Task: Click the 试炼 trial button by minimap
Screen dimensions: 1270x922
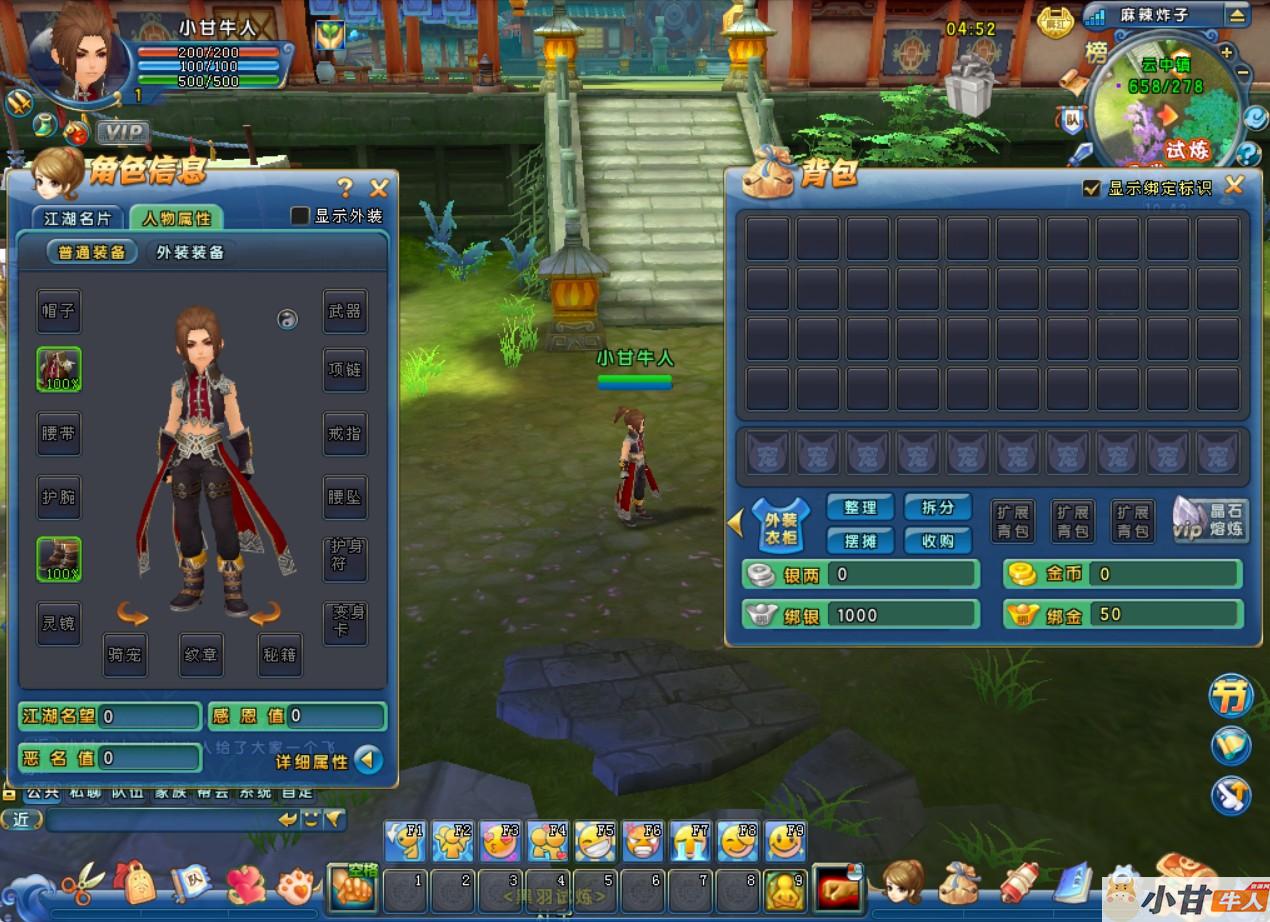Action: coord(1187,150)
